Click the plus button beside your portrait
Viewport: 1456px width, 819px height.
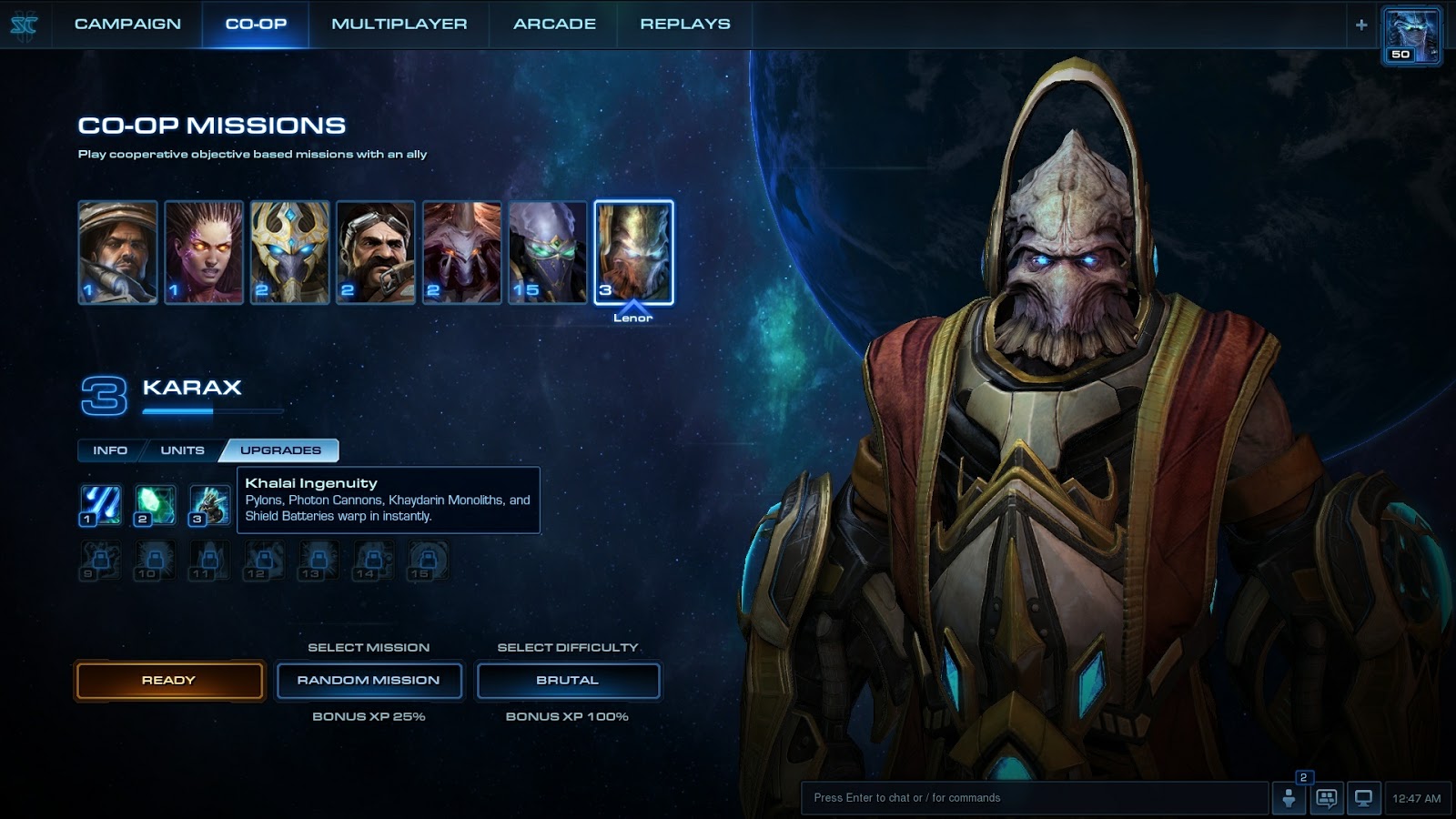(x=1361, y=25)
